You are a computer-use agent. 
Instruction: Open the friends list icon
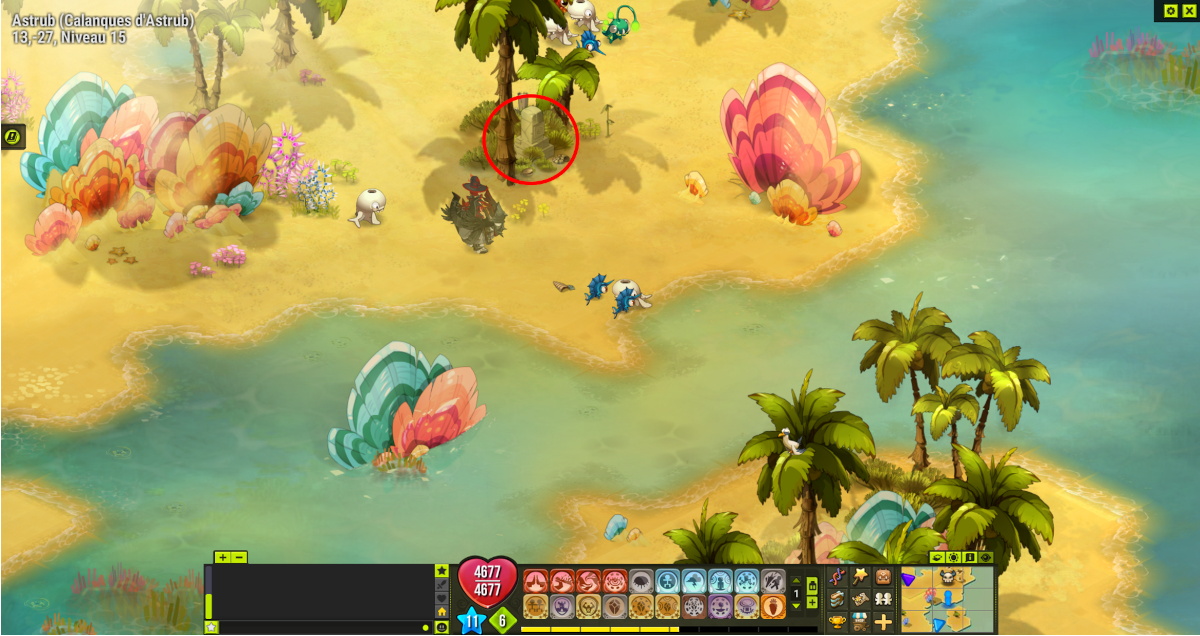pos(884,598)
